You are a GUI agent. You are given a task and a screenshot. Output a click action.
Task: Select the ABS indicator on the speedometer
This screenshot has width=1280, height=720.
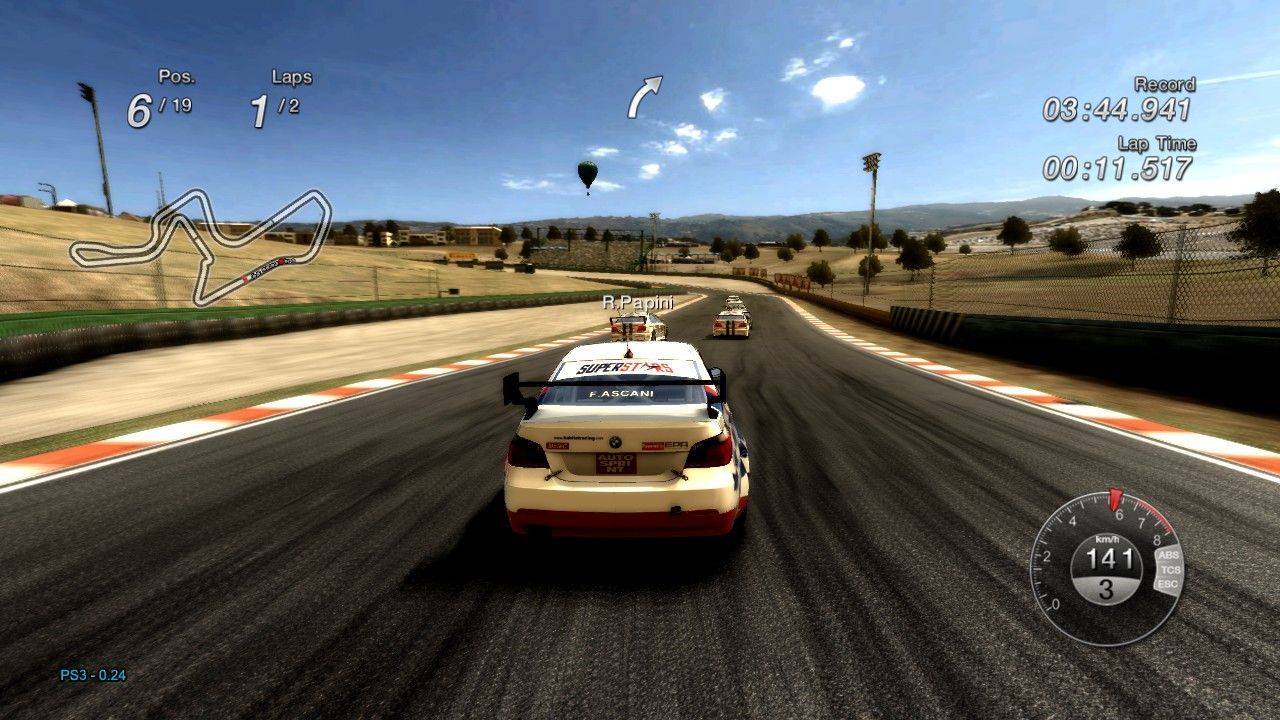pos(1168,555)
